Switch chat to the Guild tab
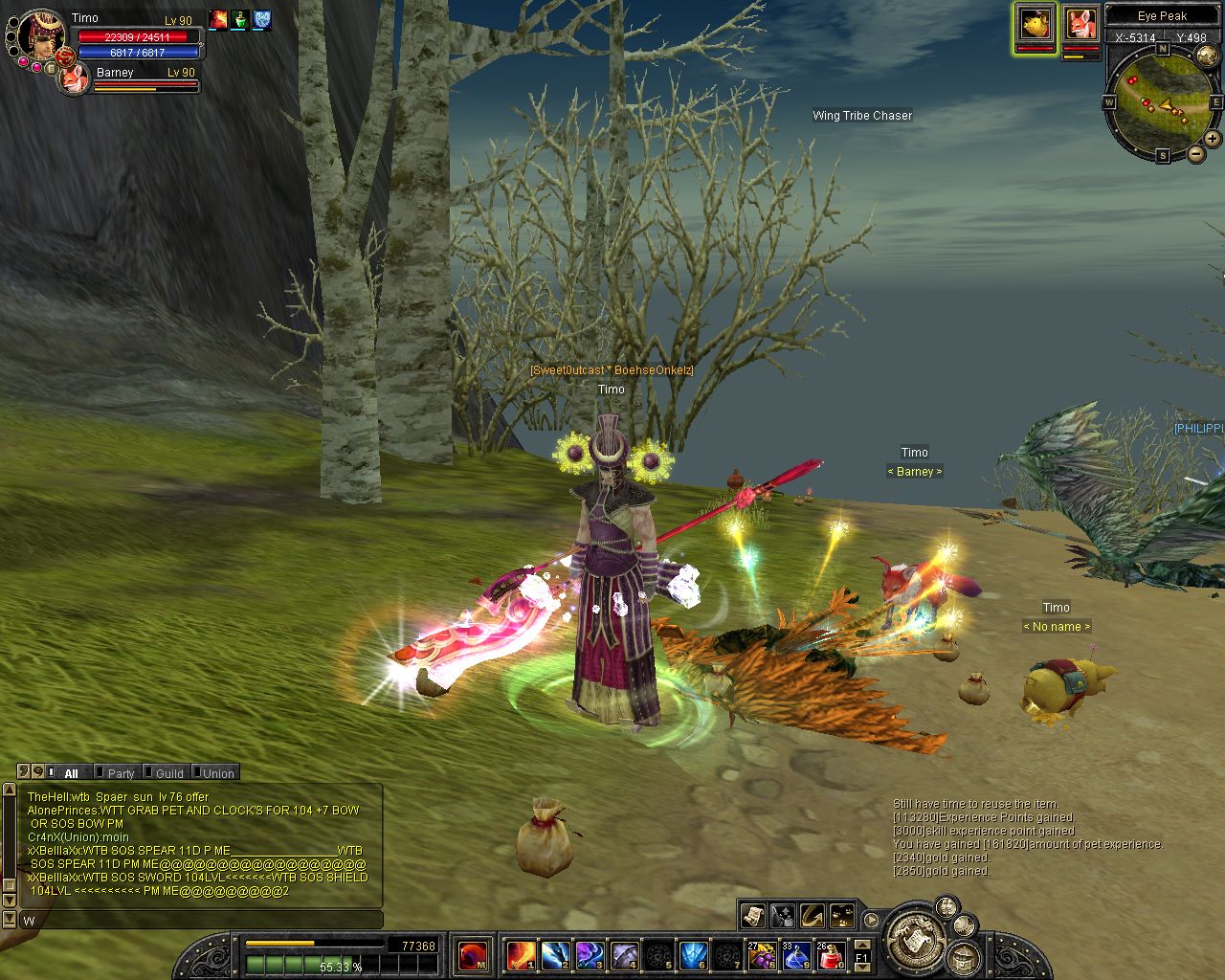The height and width of the screenshot is (980, 1225). point(169,773)
